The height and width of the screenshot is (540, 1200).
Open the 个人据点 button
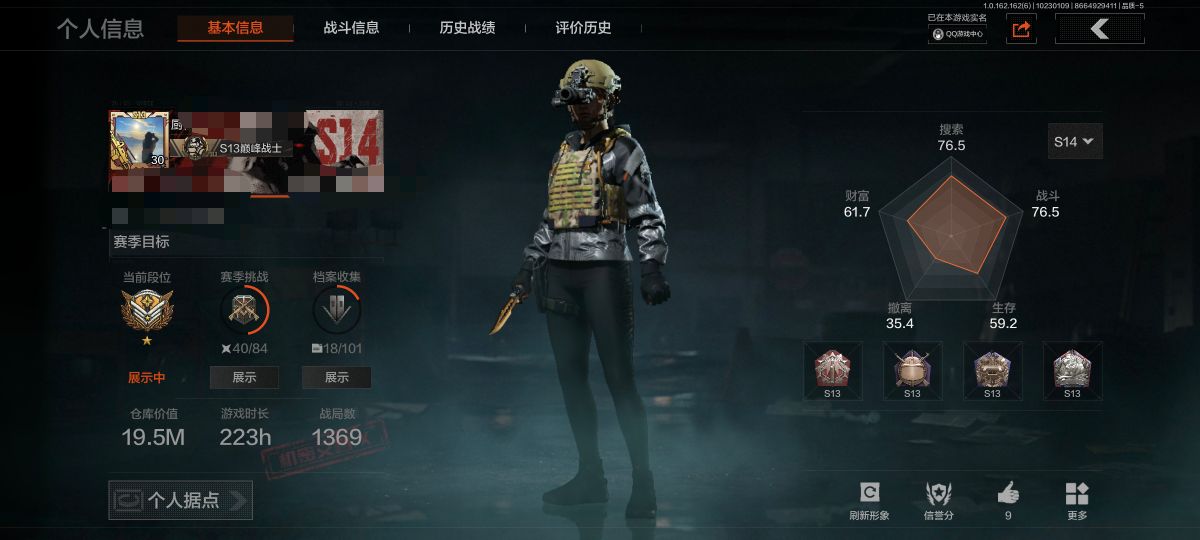[181, 500]
